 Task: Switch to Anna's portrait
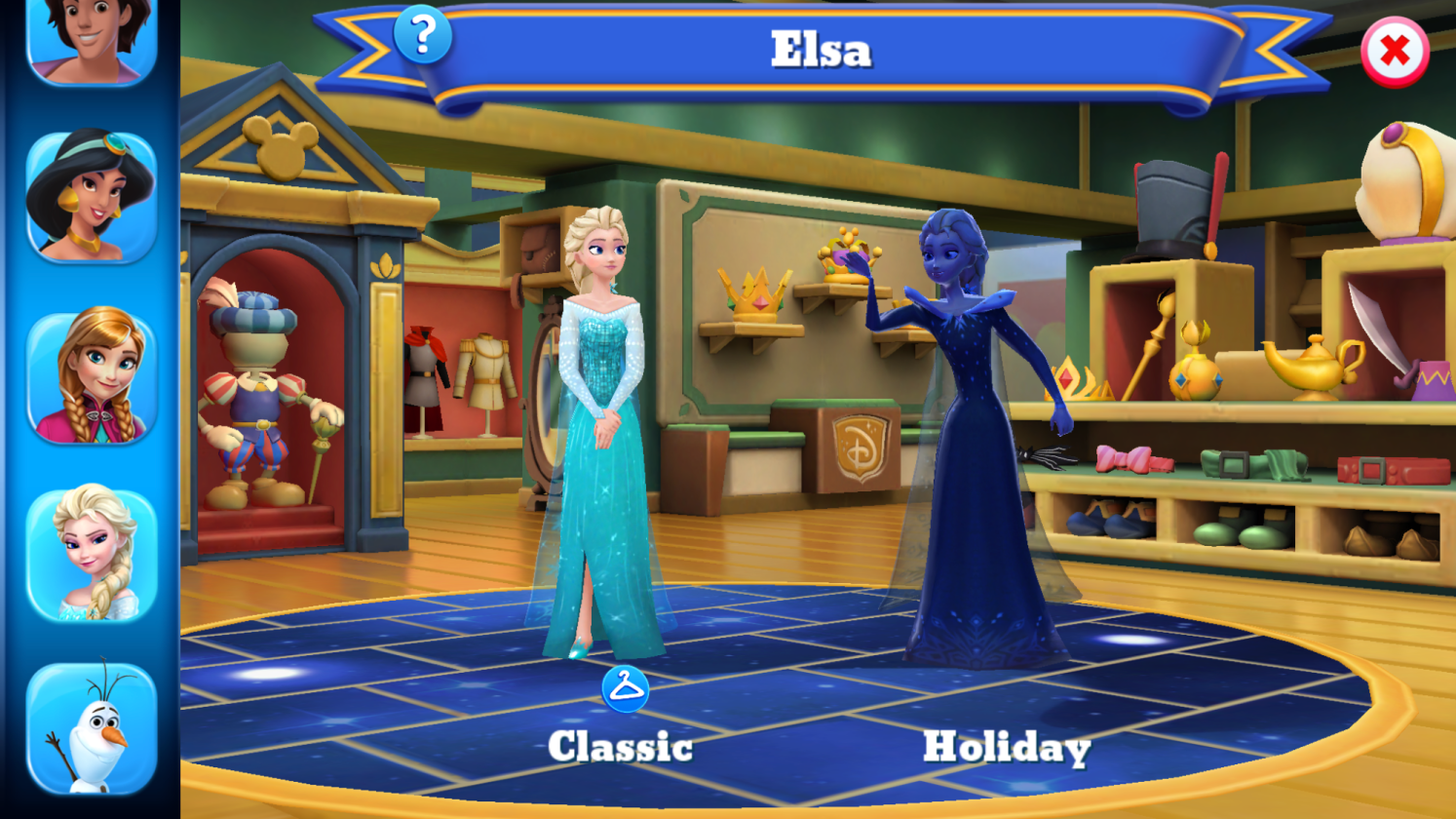tap(91, 377)
